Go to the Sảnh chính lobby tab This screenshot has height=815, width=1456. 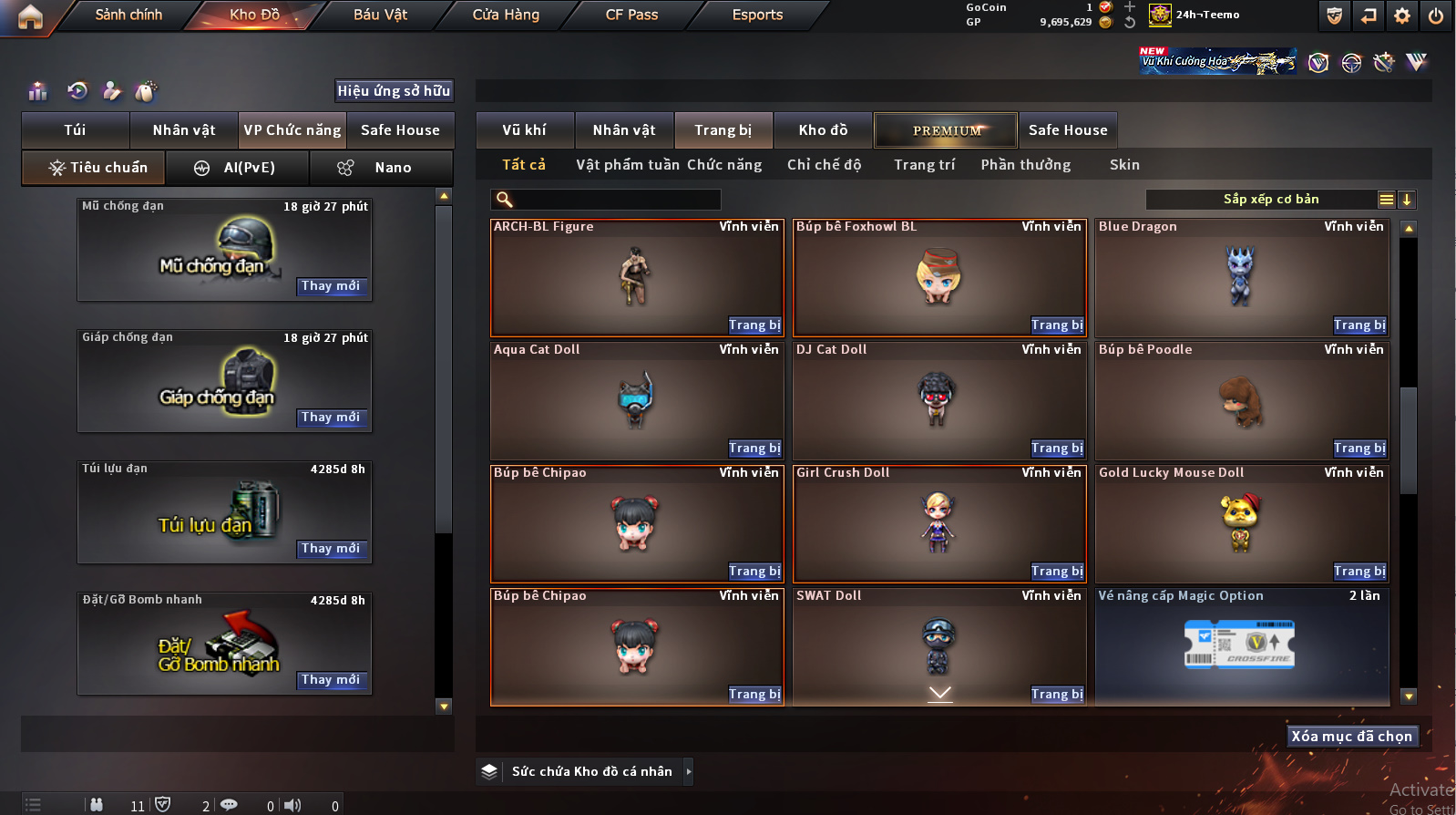(x=128, y=15)
